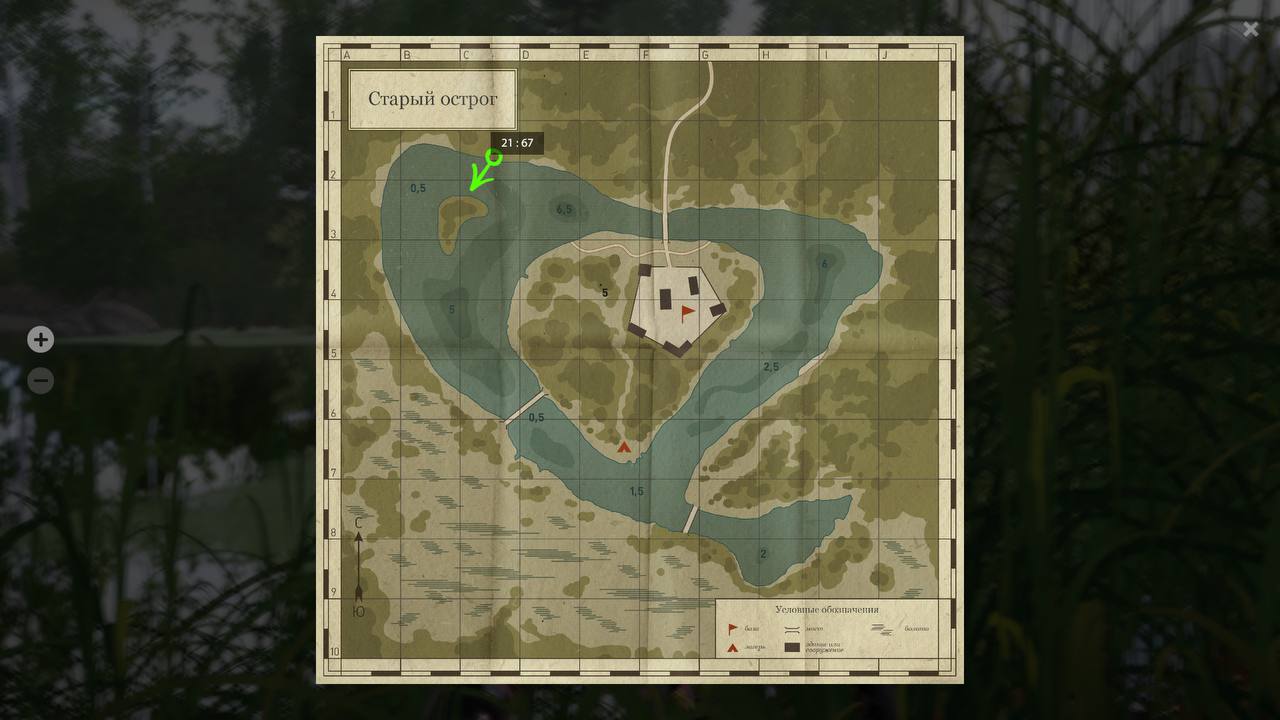Select the map title Старый острог
This screenshot has height=720, width=1280.
(433, 98)
